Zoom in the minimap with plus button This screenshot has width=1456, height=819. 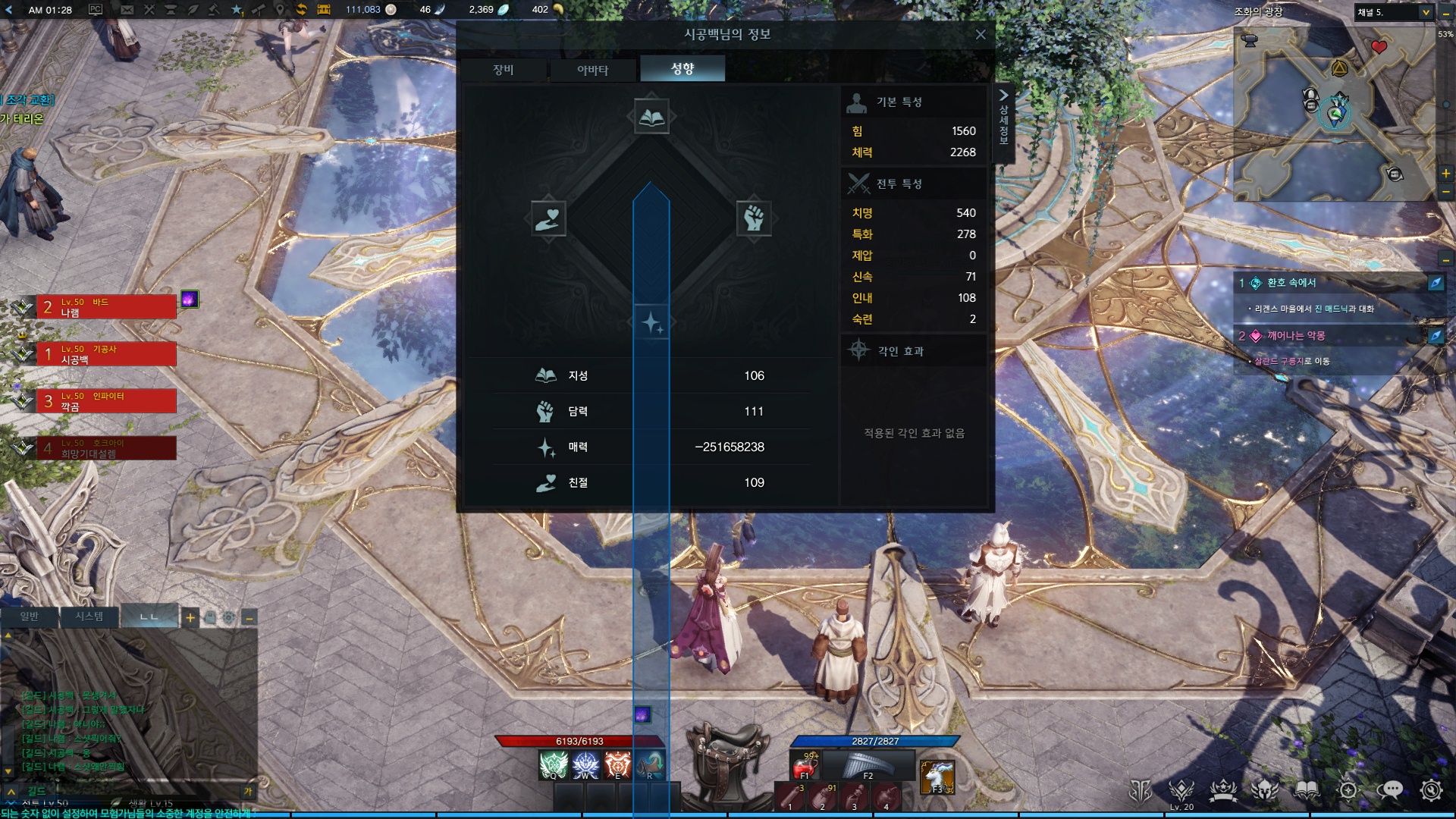(1446, 174)
